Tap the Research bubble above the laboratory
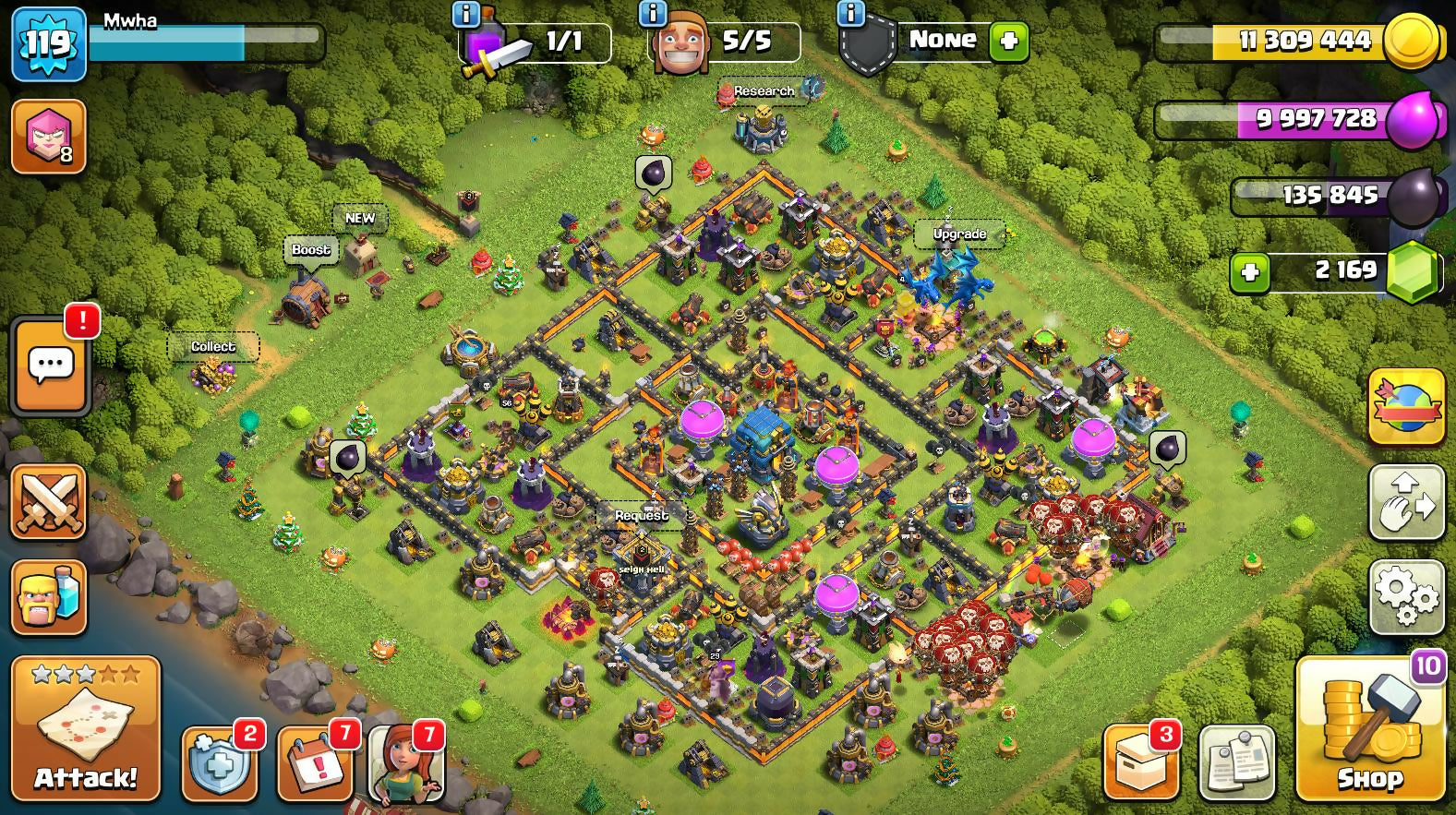The height and width of the screenshot is (815, 1456). coord(764,90)
